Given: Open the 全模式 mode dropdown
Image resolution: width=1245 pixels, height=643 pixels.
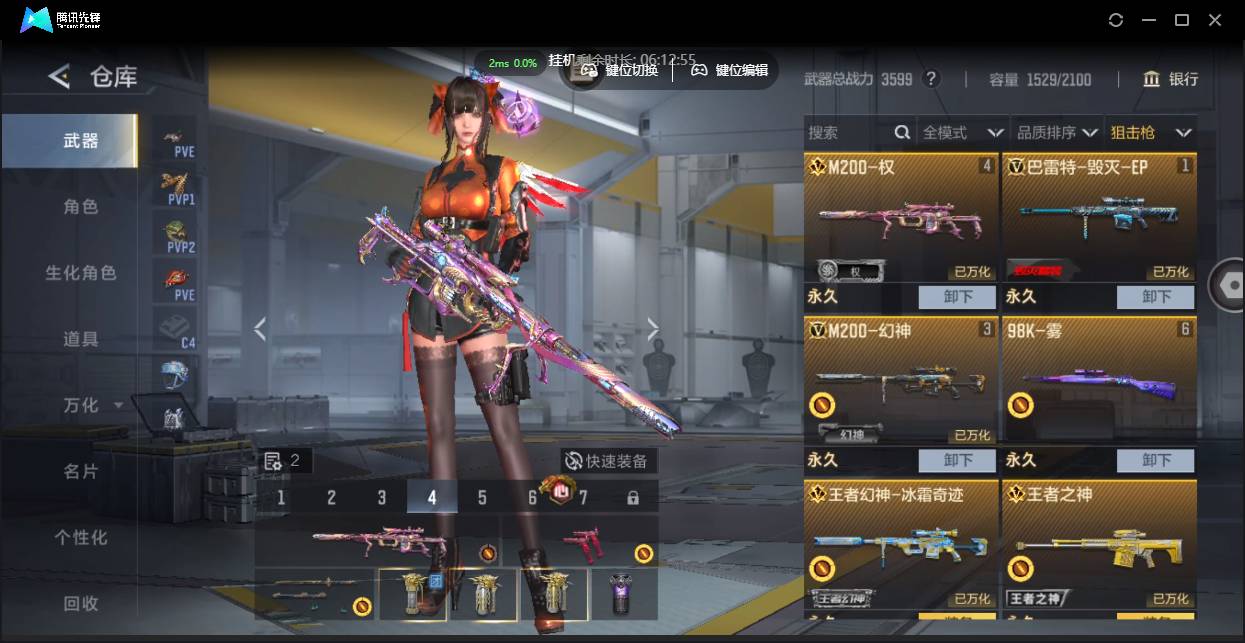Looking at the screenshot, I should [x=962, y=132].
